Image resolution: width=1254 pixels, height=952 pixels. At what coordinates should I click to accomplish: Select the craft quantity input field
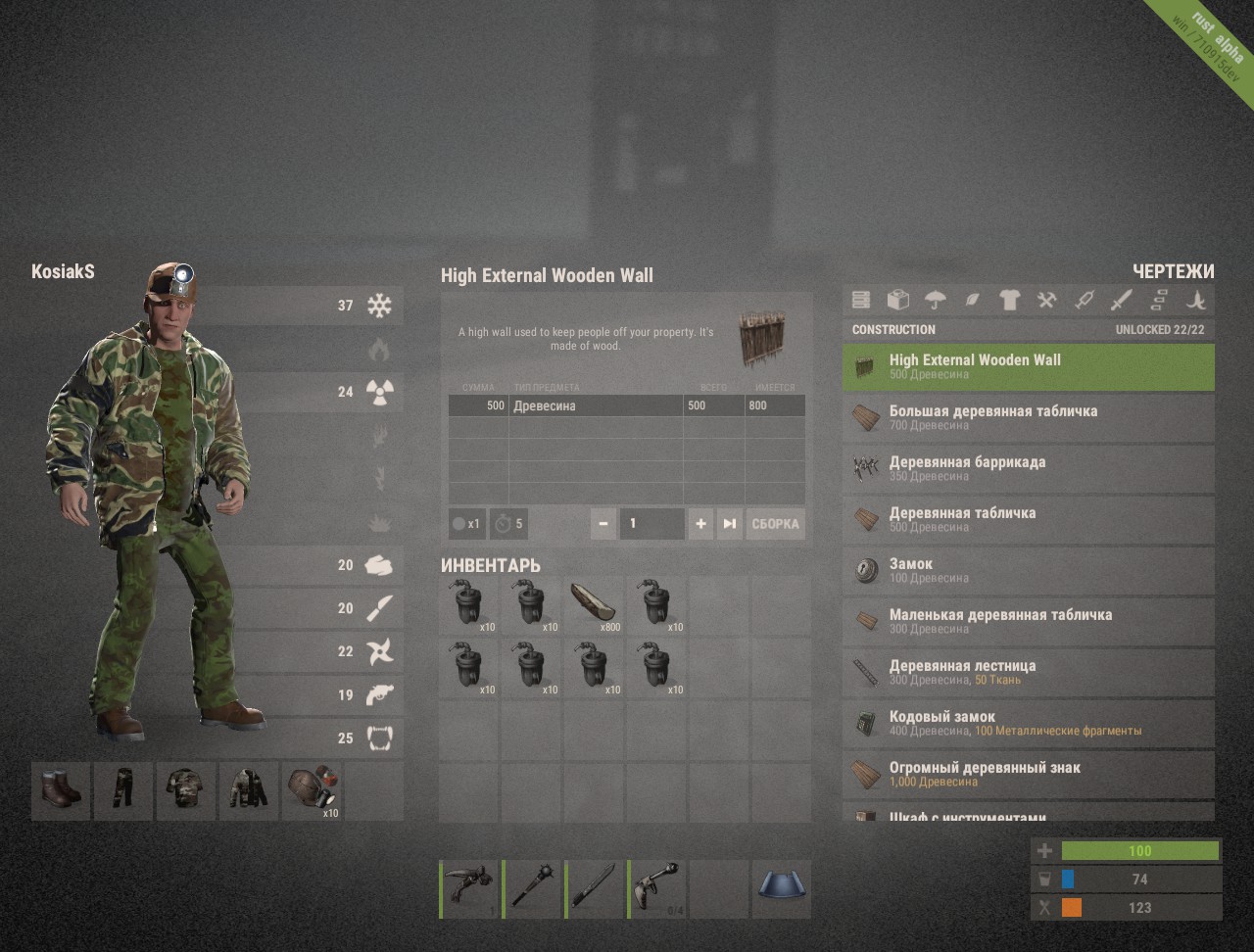[651, 524]
